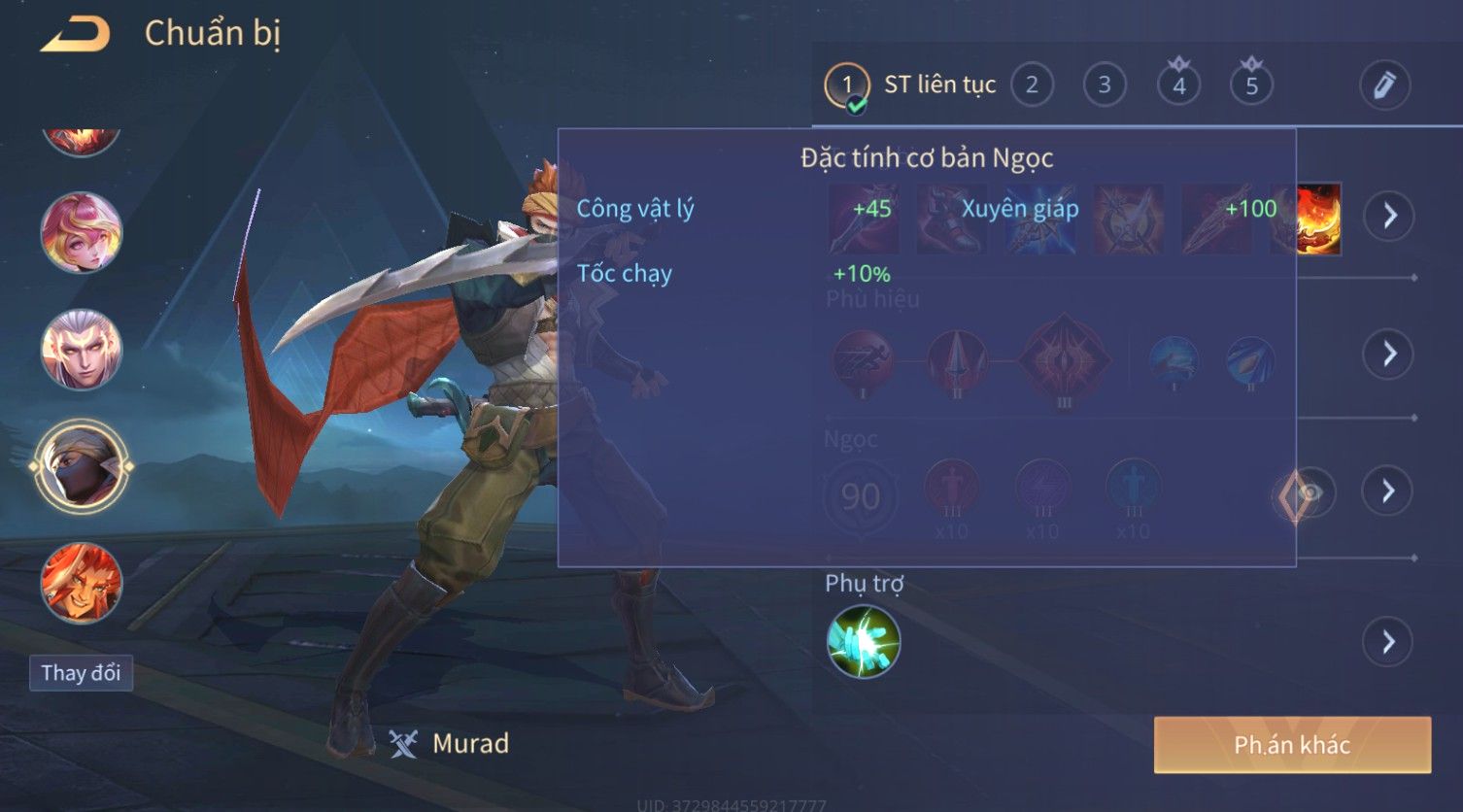This screenshot has width=1463, height=812.
Task: Select the Phụ trợ support spell icon
Action: [x=864, y=642]
